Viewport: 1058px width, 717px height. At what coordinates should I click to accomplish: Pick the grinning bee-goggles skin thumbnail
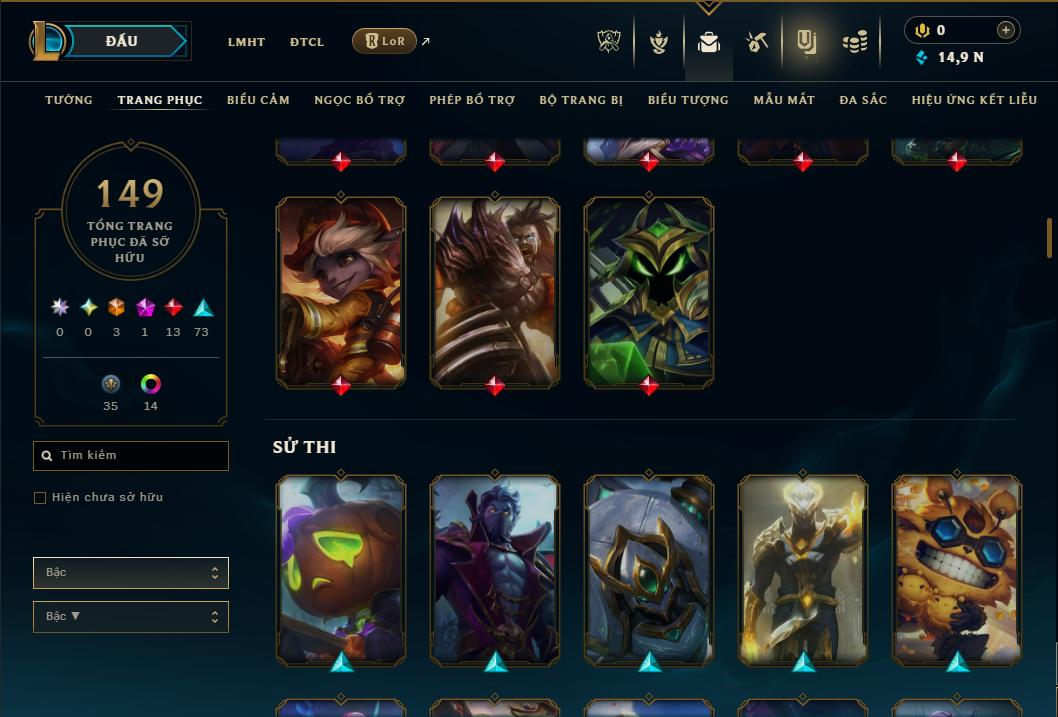click(x=957, y=569)
